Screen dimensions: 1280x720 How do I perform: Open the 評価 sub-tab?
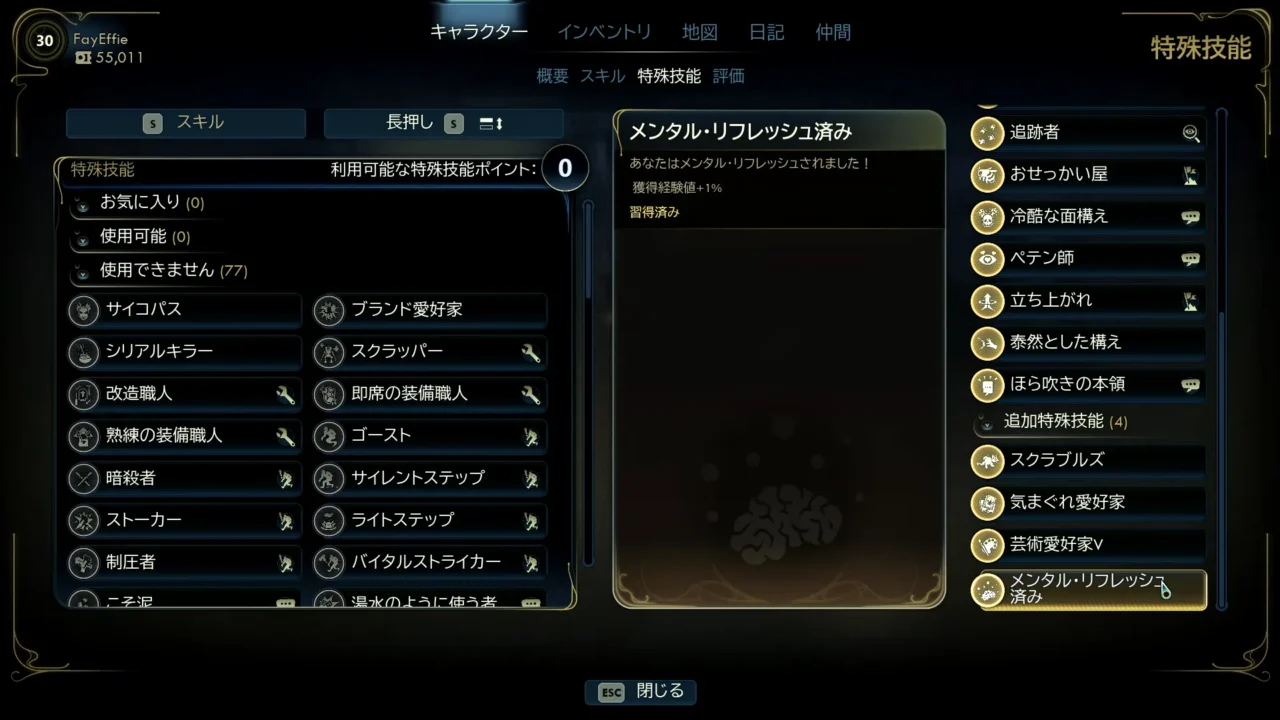729,76
